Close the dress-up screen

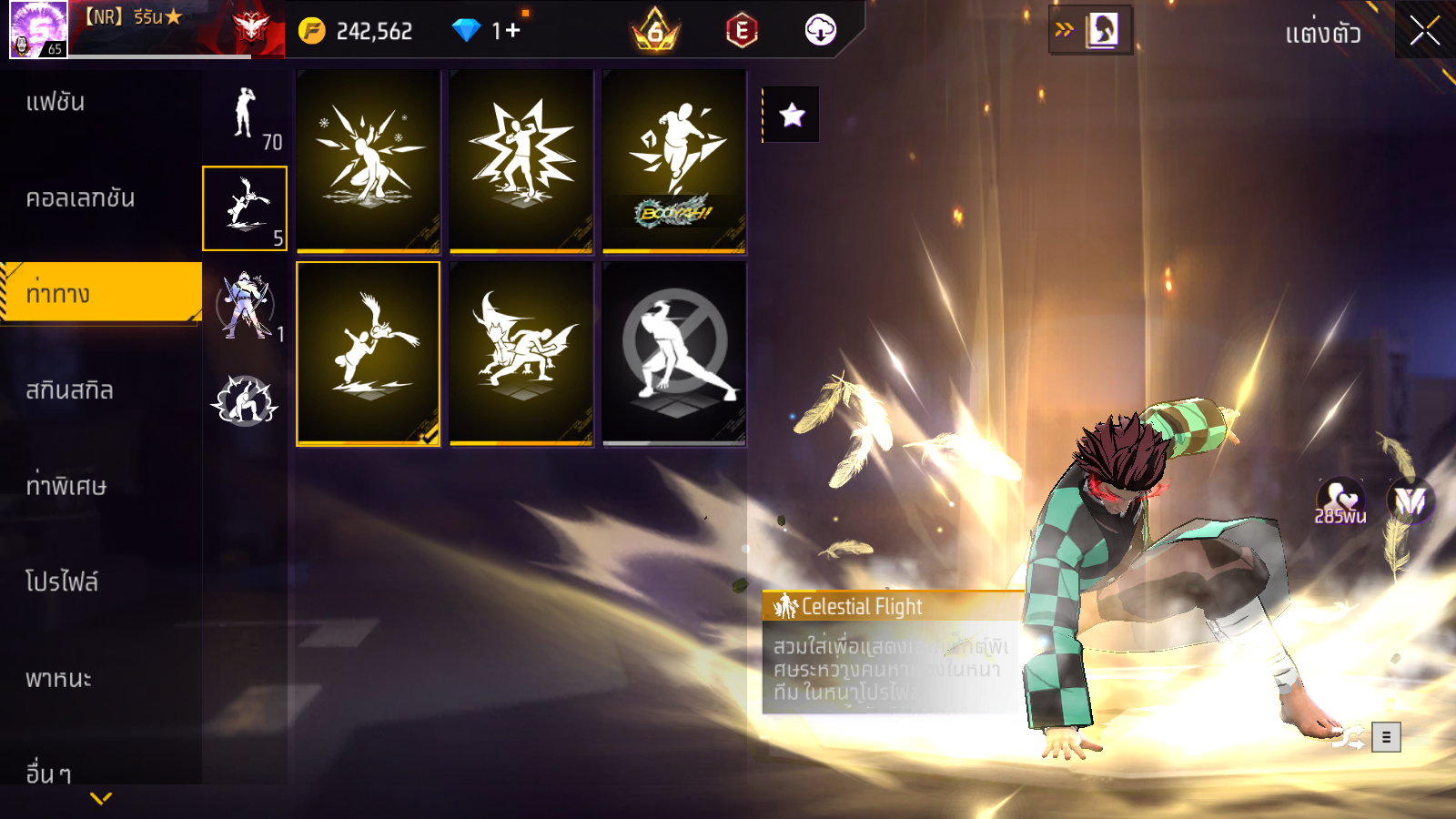click(1424, 31)
